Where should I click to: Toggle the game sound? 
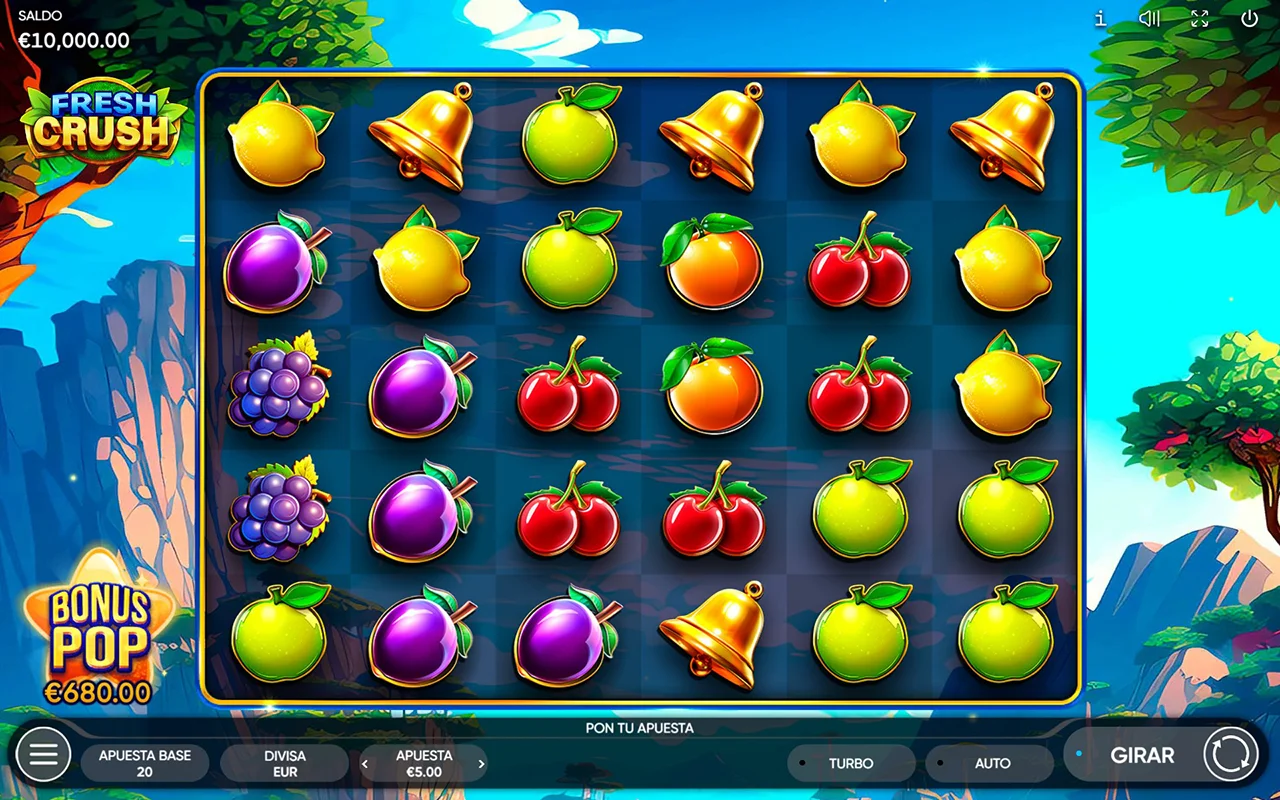(1150, 19)
